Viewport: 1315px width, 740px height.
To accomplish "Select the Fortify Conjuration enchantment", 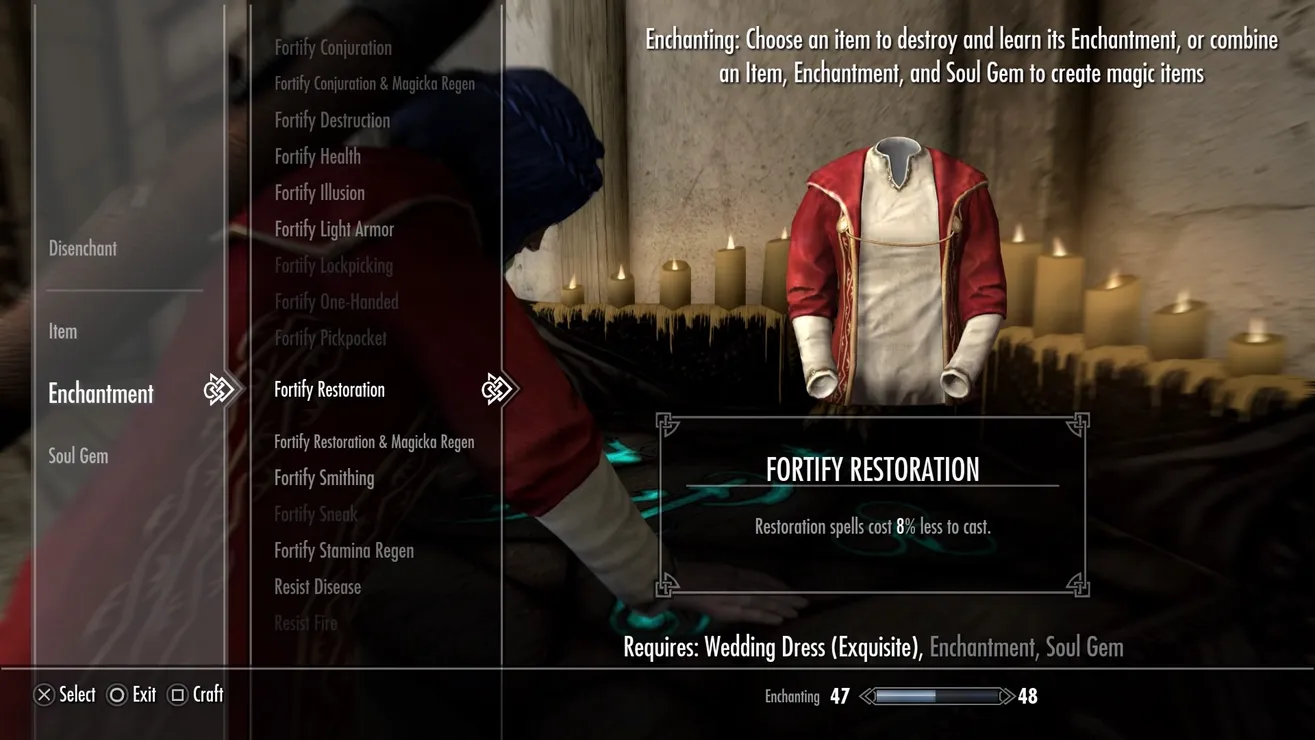I will [x=333, y=47].
